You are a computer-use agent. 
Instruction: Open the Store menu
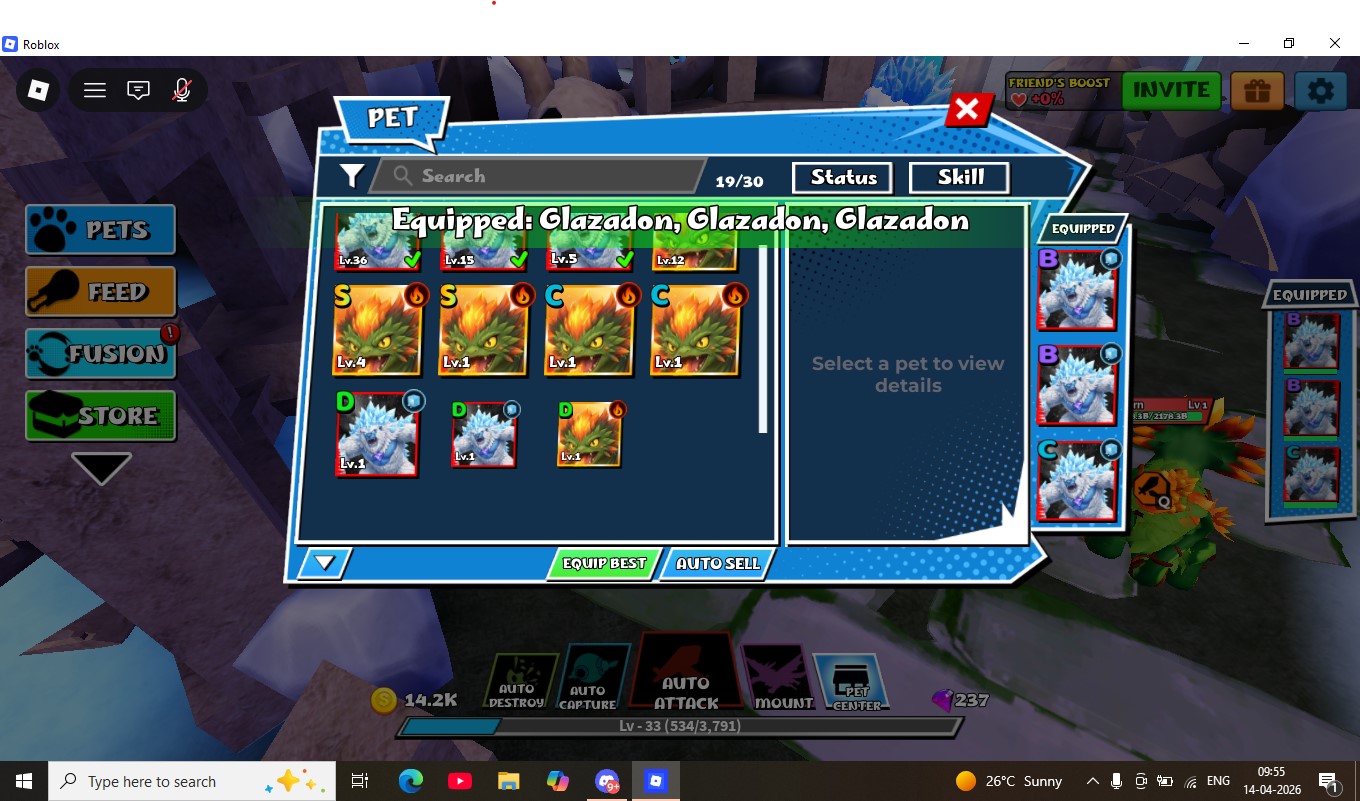pos(101,415)
